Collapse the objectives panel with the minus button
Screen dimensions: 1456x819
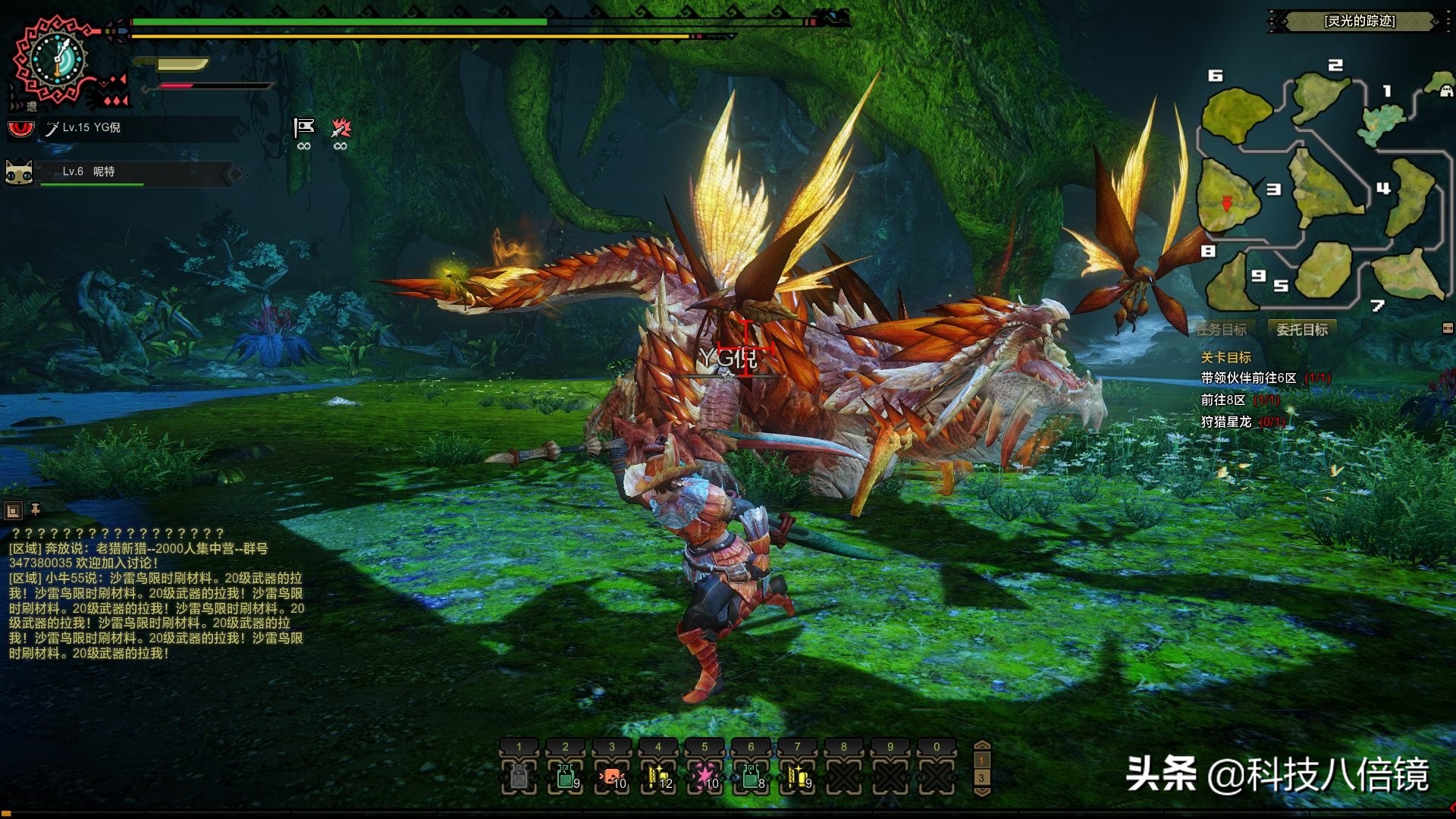point(1448,328)
